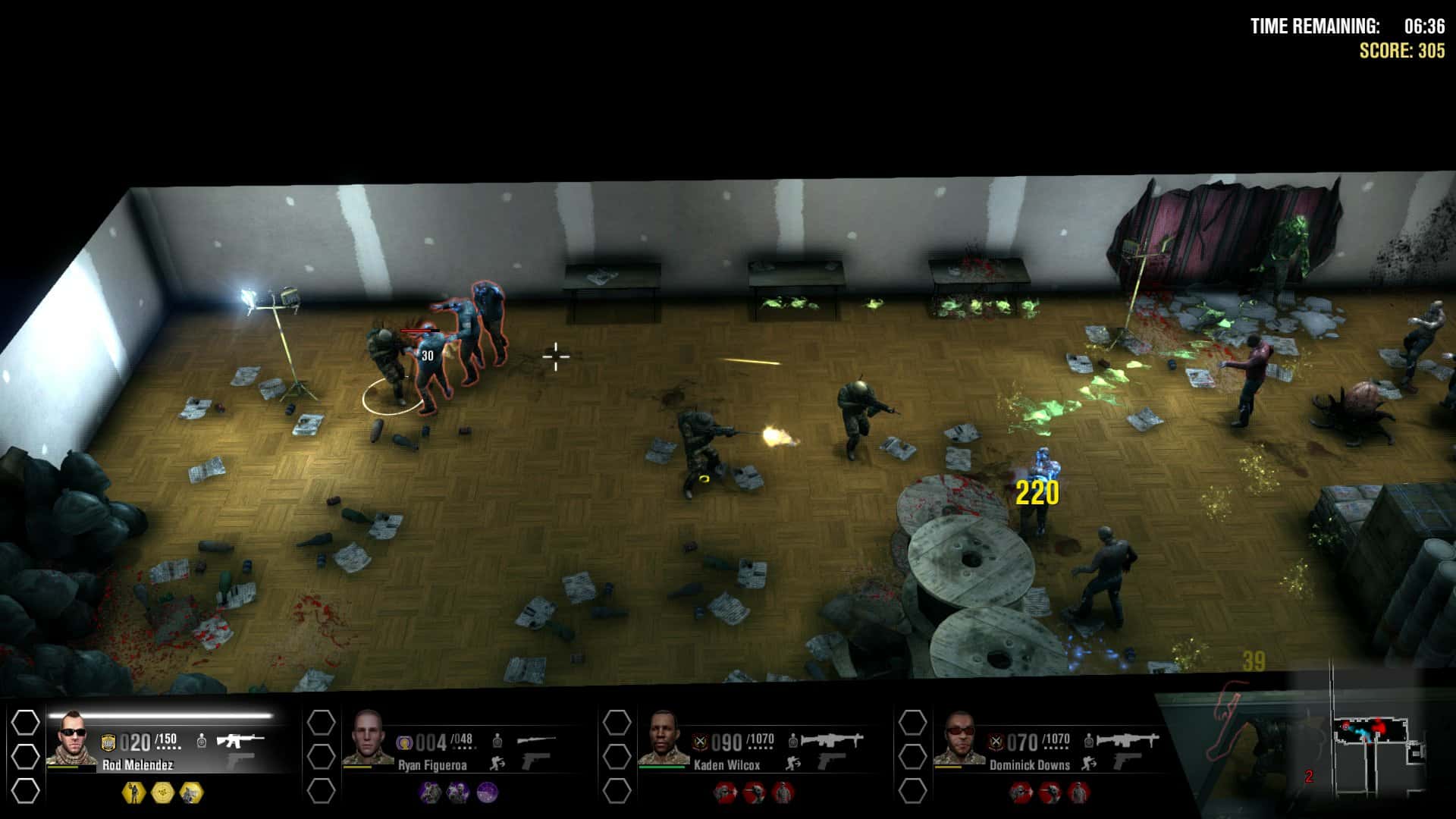Activate Rod's first yellow soldier ability
Image resolution: width=1456 pixels, height=819 pixels.
coord(133,792)
